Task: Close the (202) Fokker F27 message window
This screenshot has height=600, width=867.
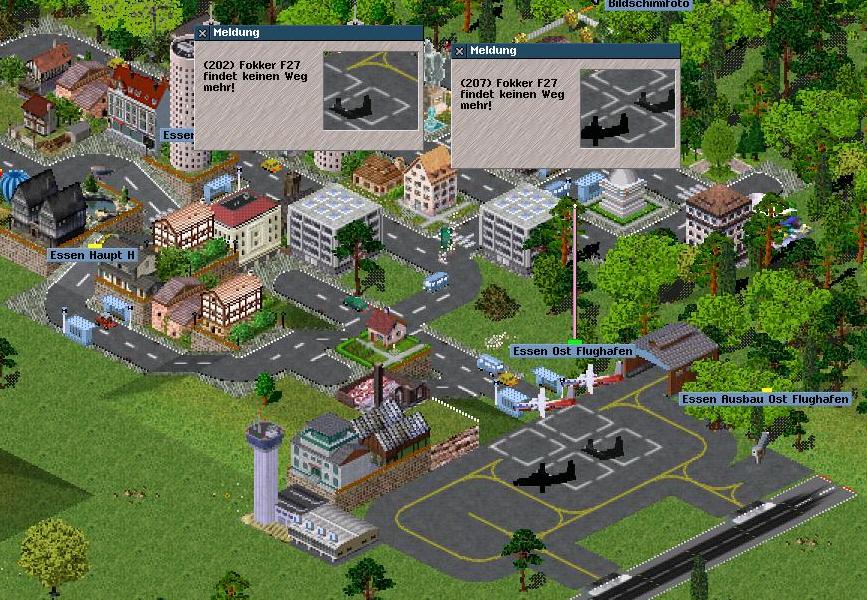Action: [203, 33]
